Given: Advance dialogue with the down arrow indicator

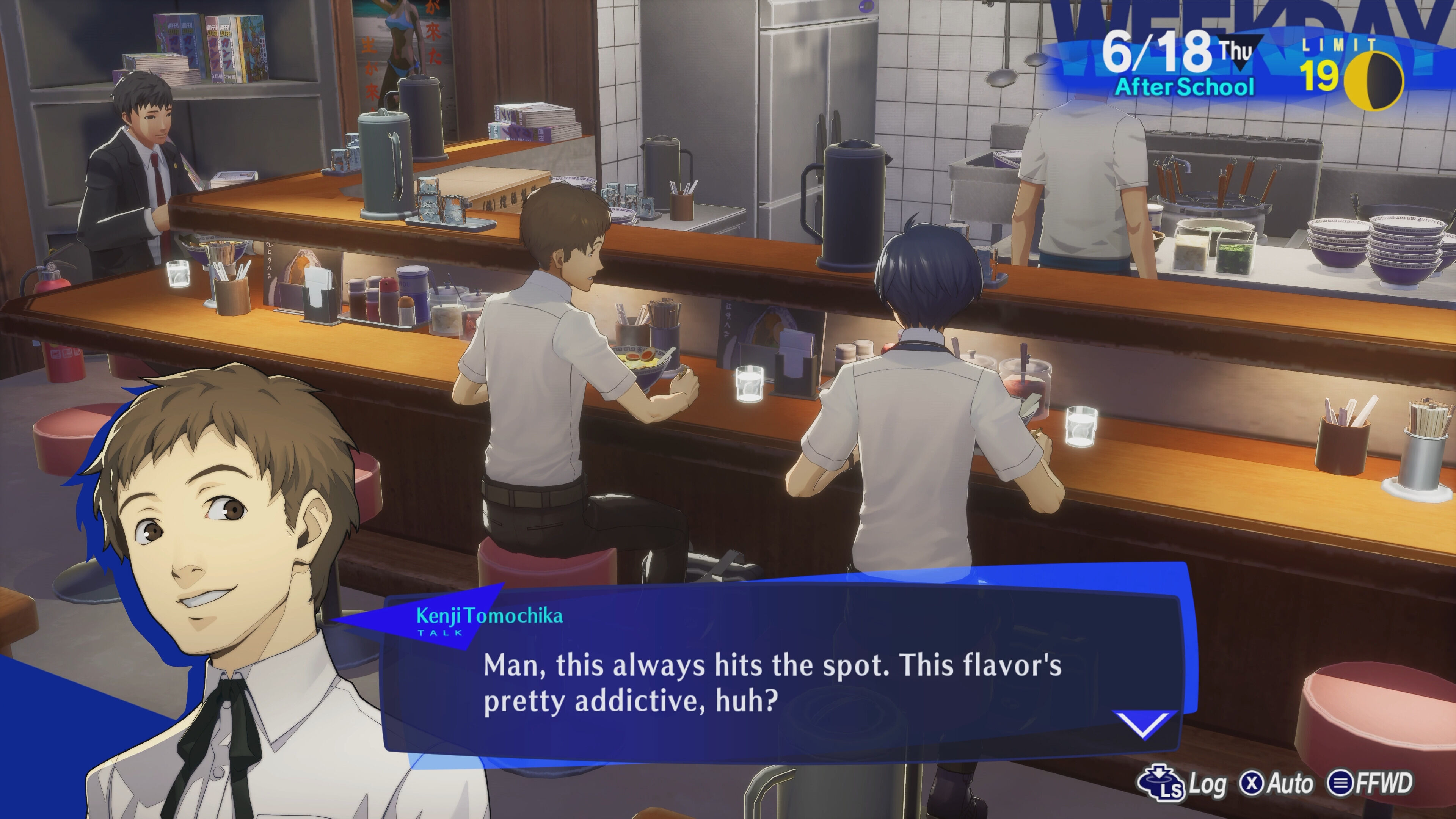Looking at the screenshot, I should tap(1145, 724).
